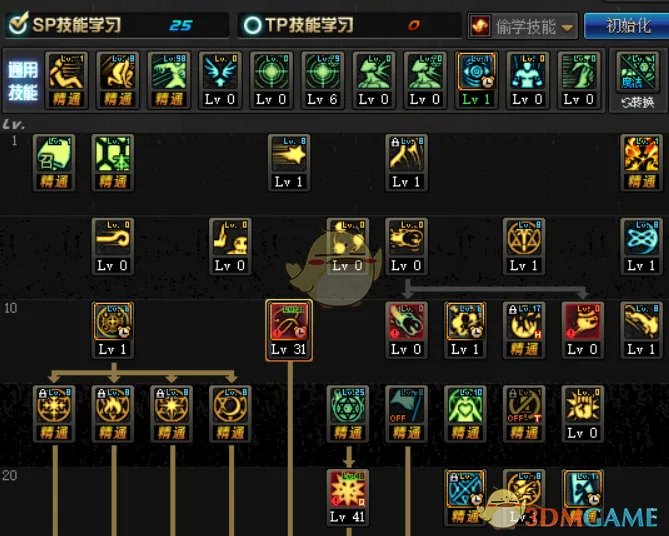Select the green hexagram skill icon
Screen dimensions: 669x536
coord(347,406)
